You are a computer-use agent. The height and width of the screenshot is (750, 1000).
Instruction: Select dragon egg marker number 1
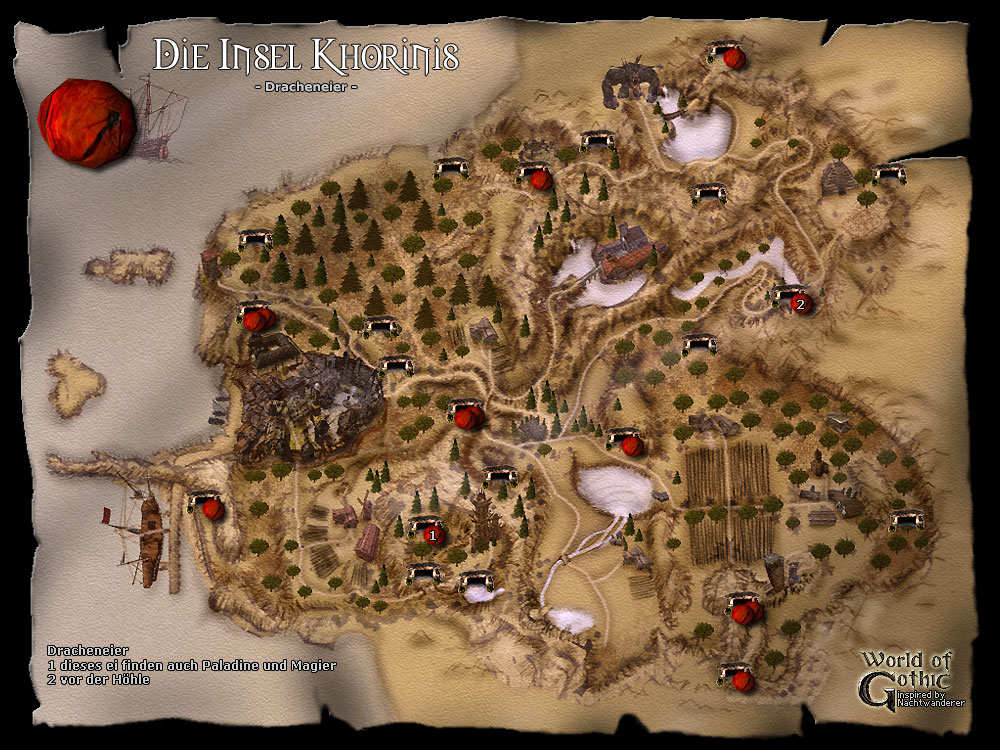coord(433,535)
